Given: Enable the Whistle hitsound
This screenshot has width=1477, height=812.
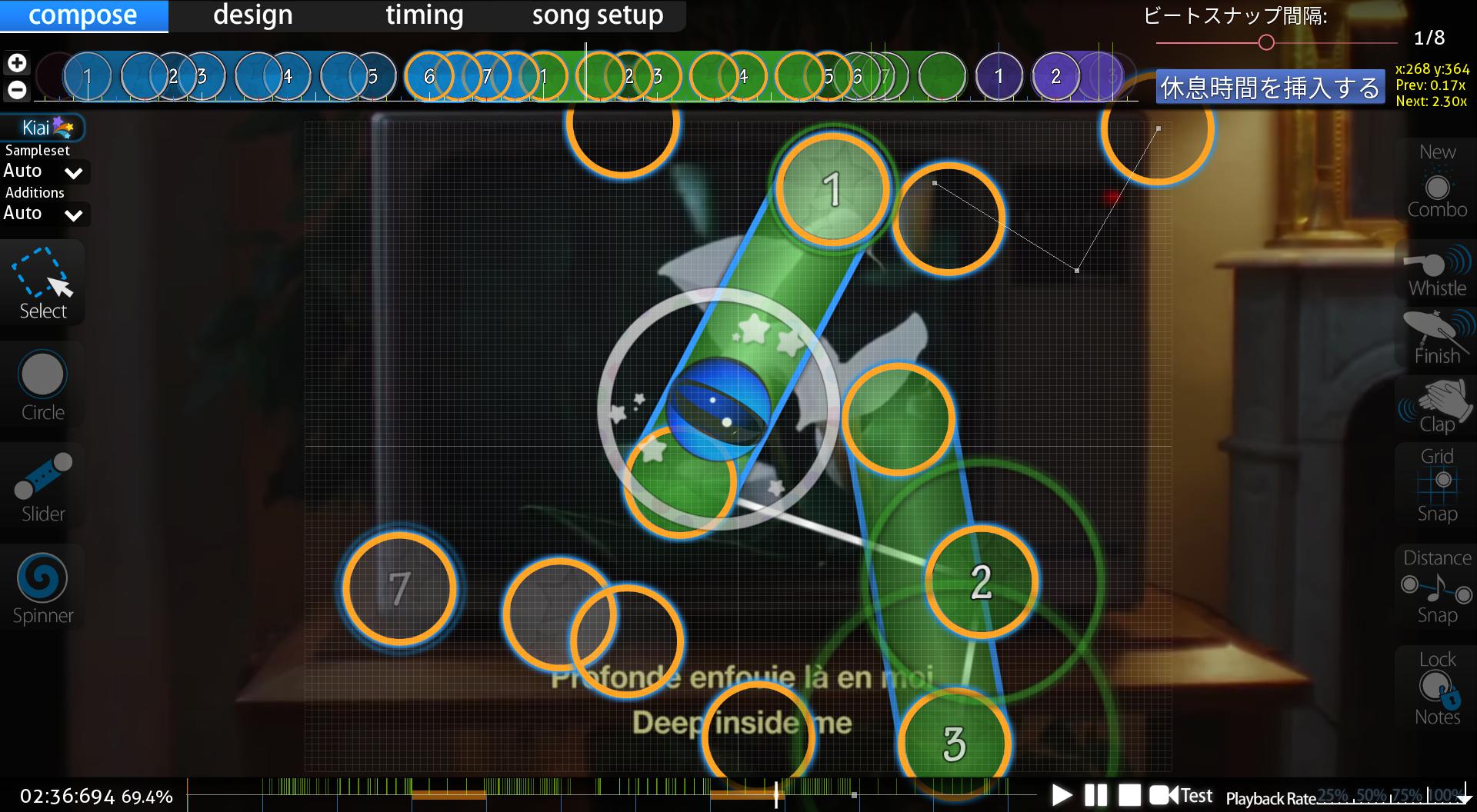Looking at the screenshot, I should point(1436,272).
